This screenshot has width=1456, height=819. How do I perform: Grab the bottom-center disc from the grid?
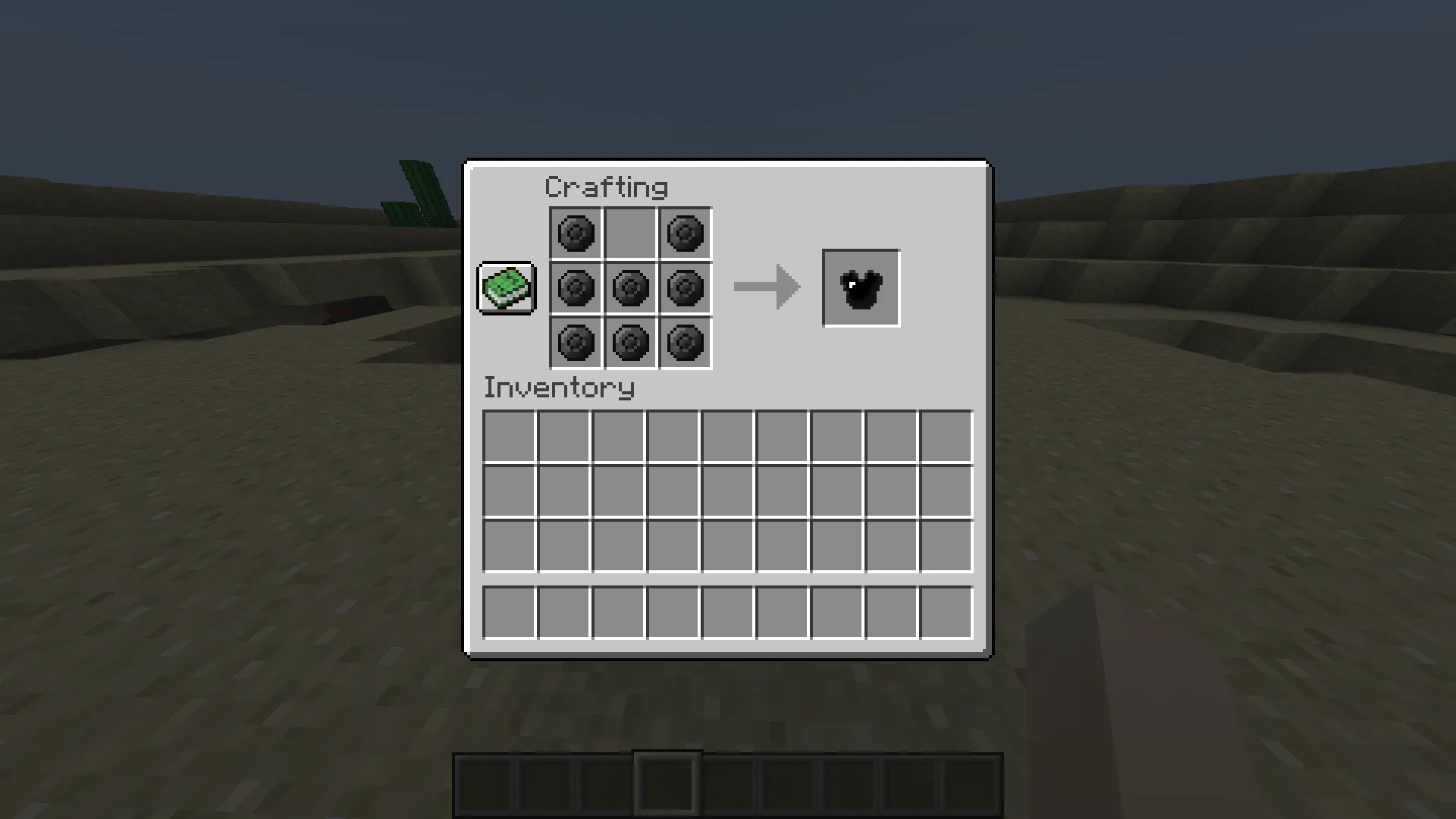[x=630, y=343]
